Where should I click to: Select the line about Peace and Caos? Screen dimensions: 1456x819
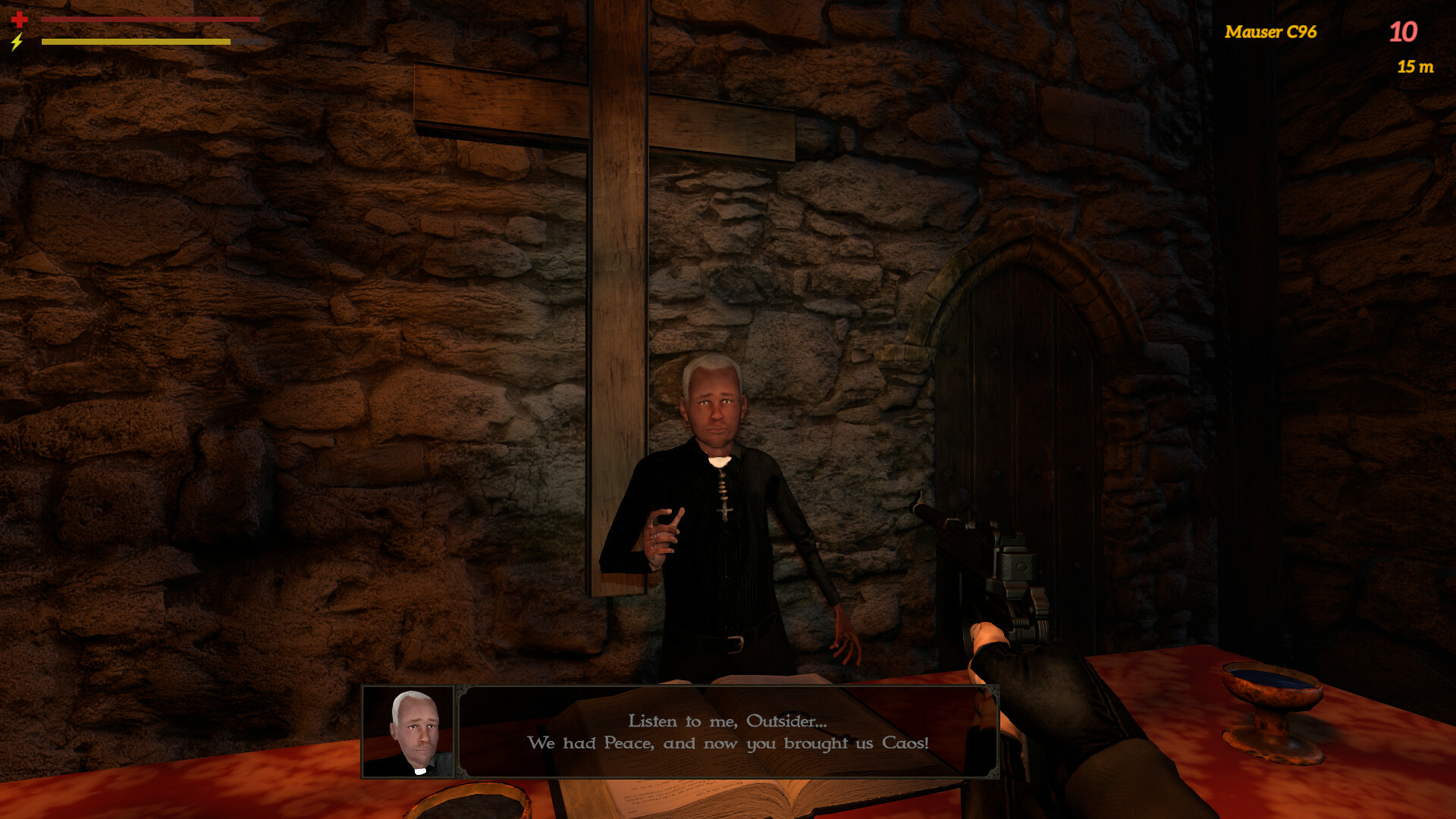point(728,745)
